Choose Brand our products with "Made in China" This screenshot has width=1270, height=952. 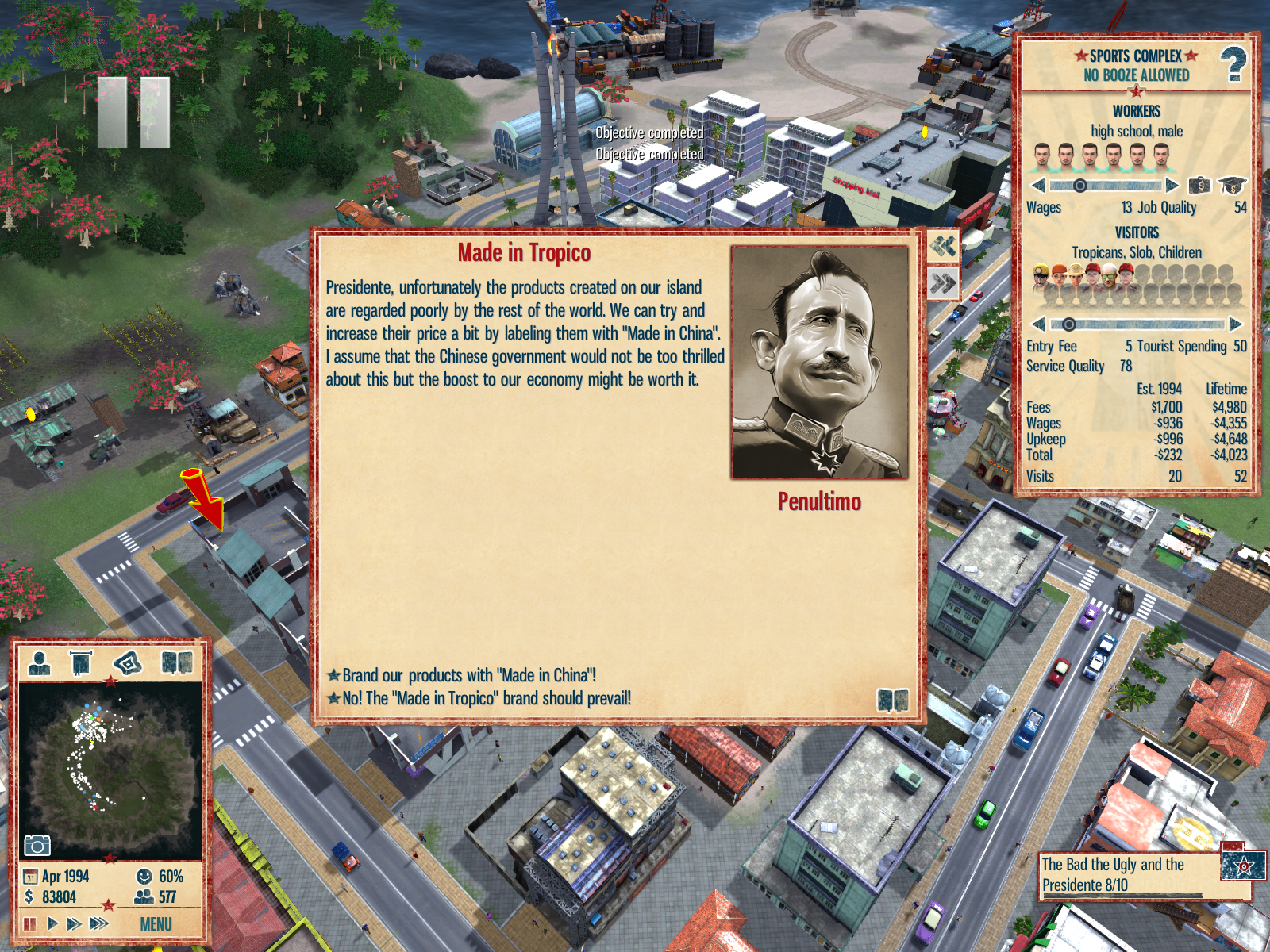pos(468,676)
